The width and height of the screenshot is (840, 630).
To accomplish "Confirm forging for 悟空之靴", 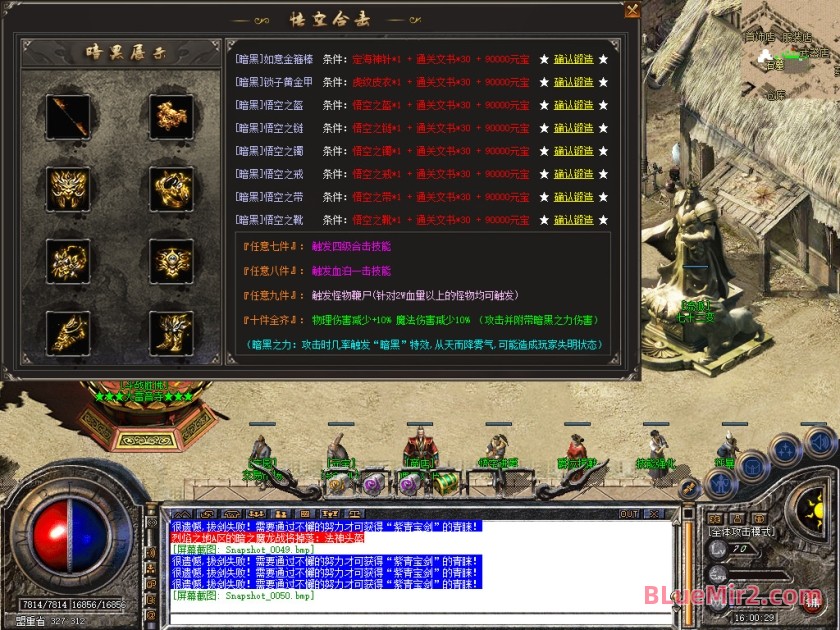I will point(574,219).
